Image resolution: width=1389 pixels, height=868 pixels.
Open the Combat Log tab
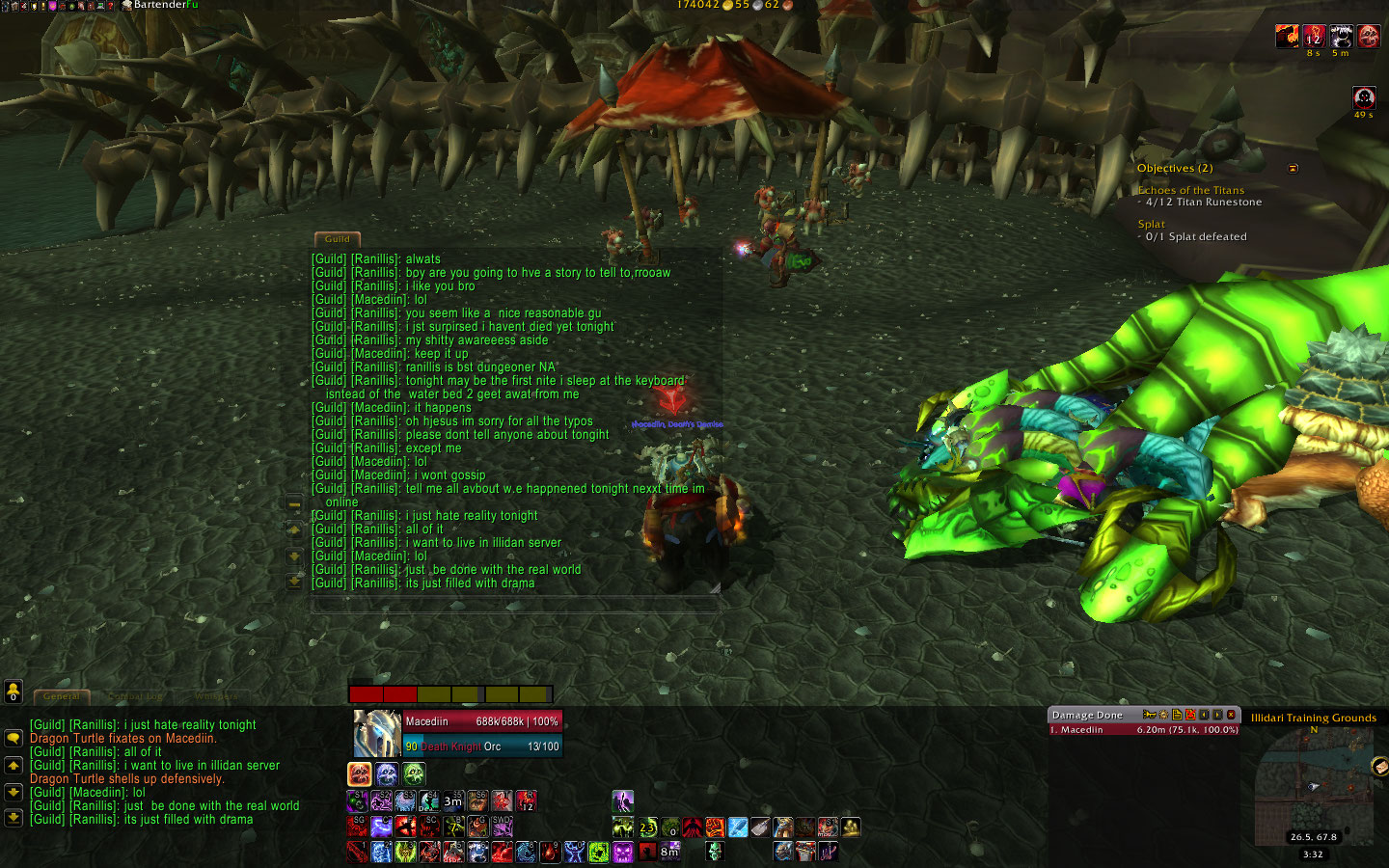pos(135,696)
